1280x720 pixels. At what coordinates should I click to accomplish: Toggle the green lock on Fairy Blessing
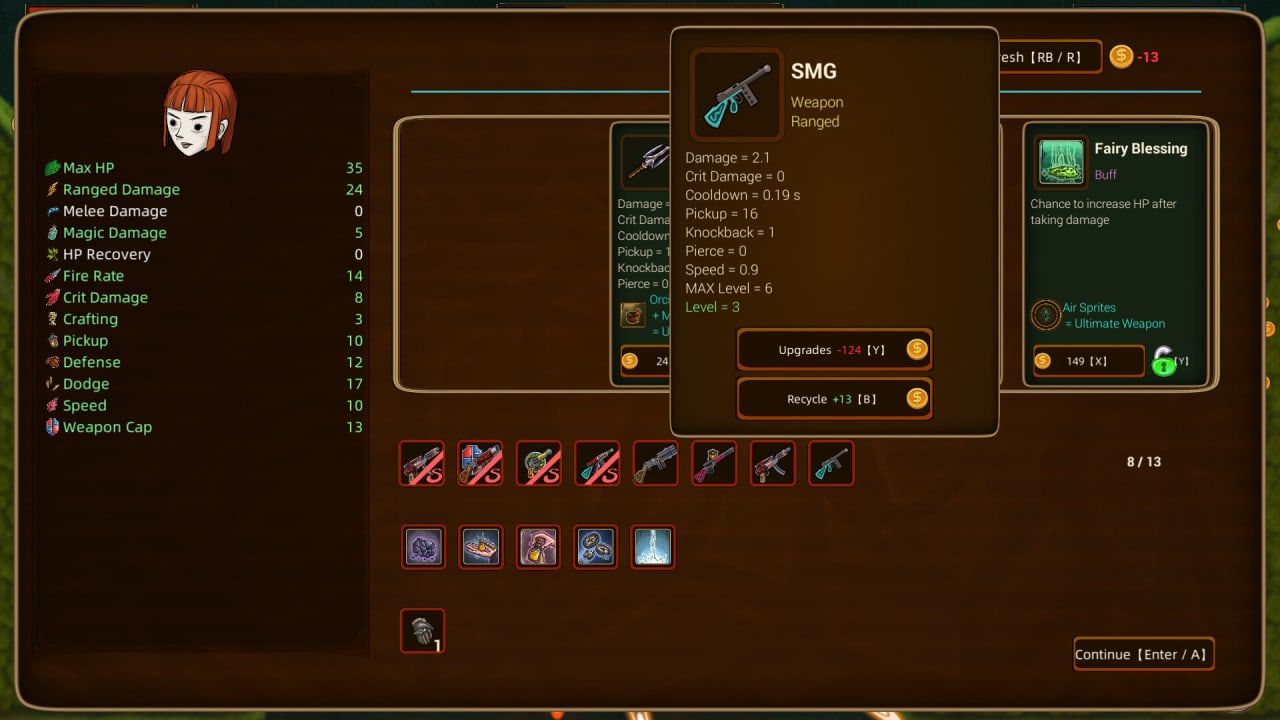[x=1164, y=361]
